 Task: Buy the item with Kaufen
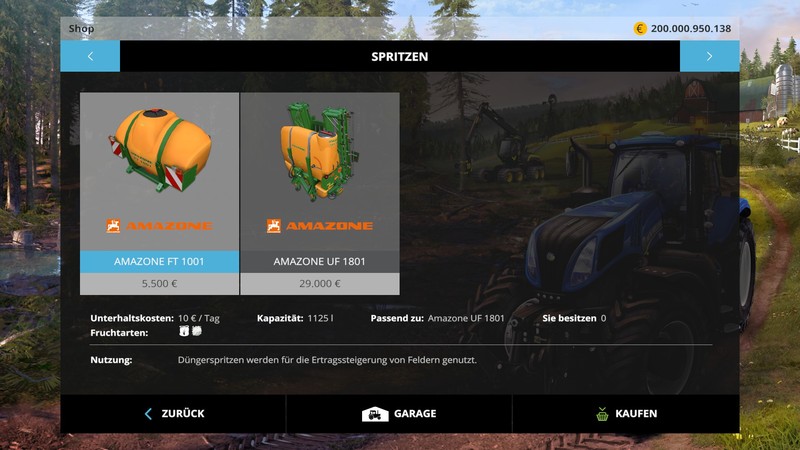626,413
